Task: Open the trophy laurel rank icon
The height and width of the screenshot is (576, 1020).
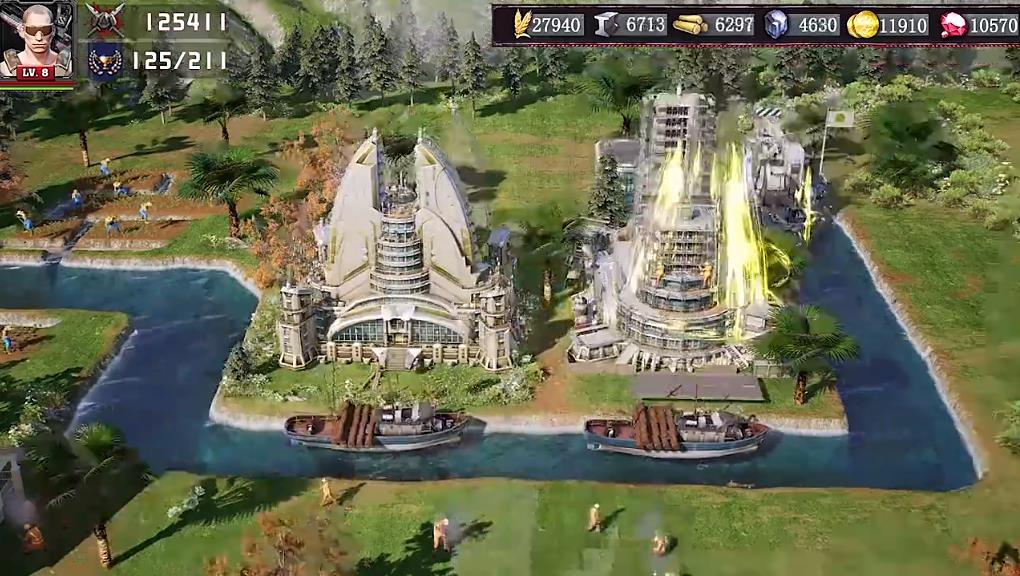Action: [x=105, y=60]
